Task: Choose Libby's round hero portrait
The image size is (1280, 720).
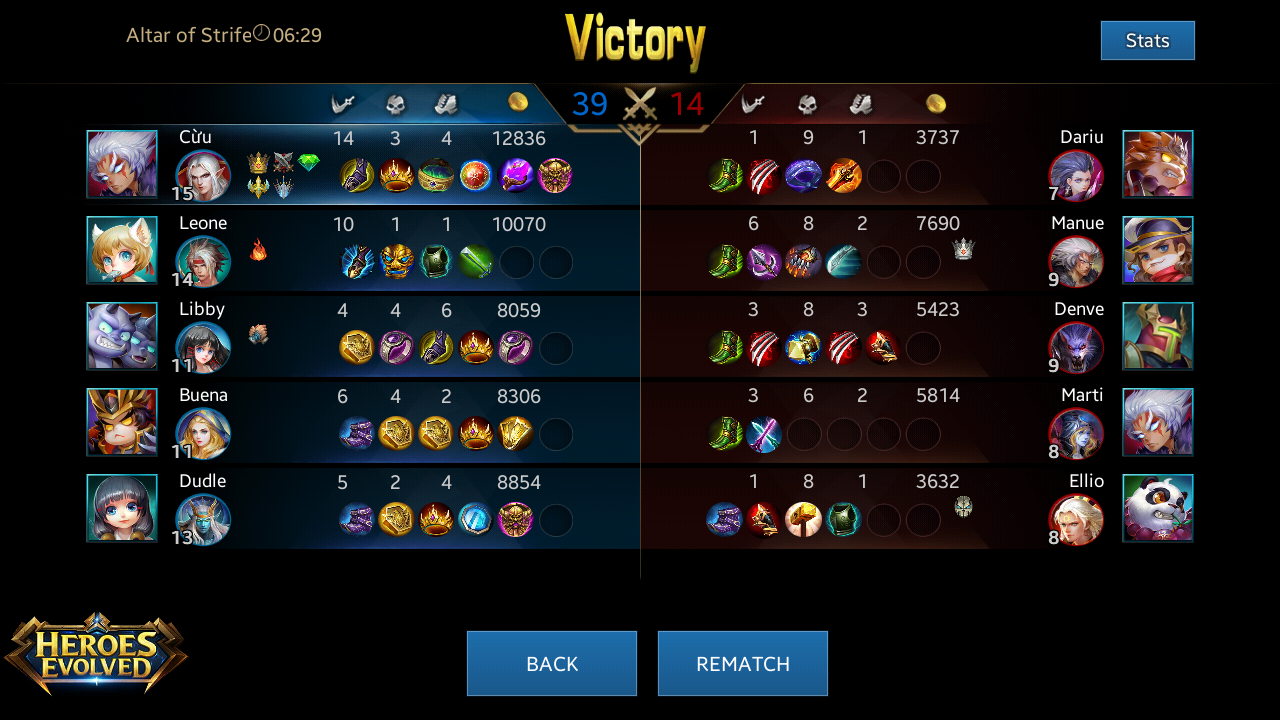Action: [203, 348]
